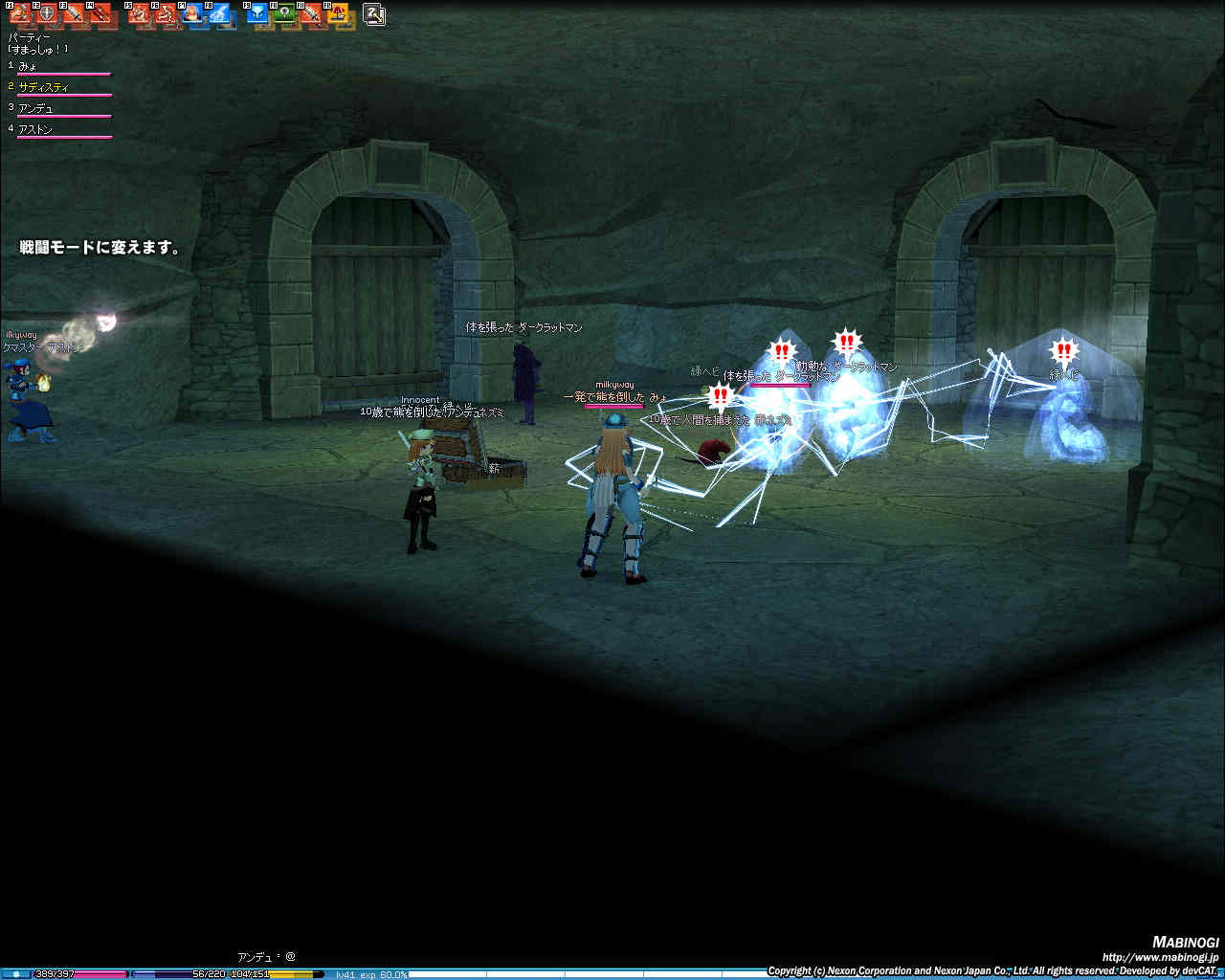The height and width of the screenshot is (980, 1225).
Task: Activate the F1 flexing arm skill
Action: pyautogui.click(x=20, y=14)
